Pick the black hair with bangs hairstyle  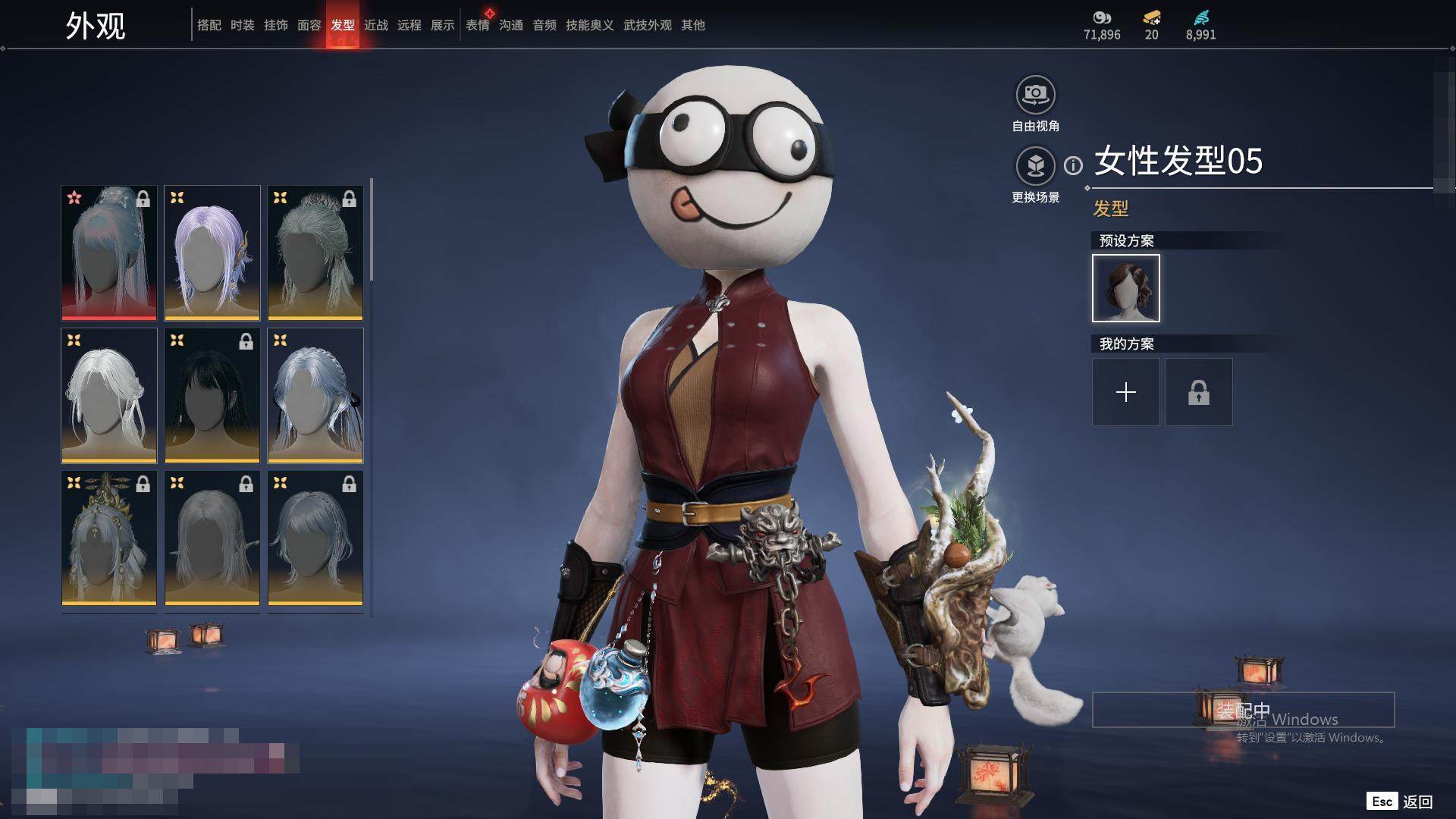[212, 395]
